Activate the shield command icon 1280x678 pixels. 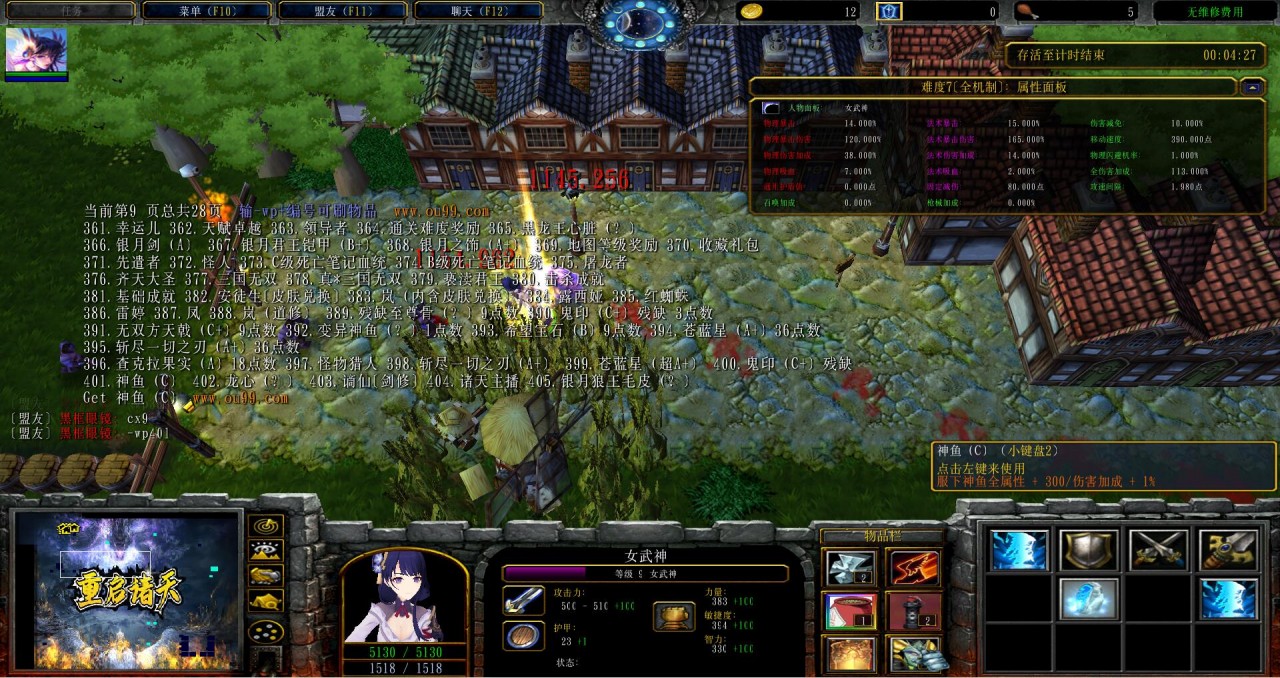point(1088,550)
